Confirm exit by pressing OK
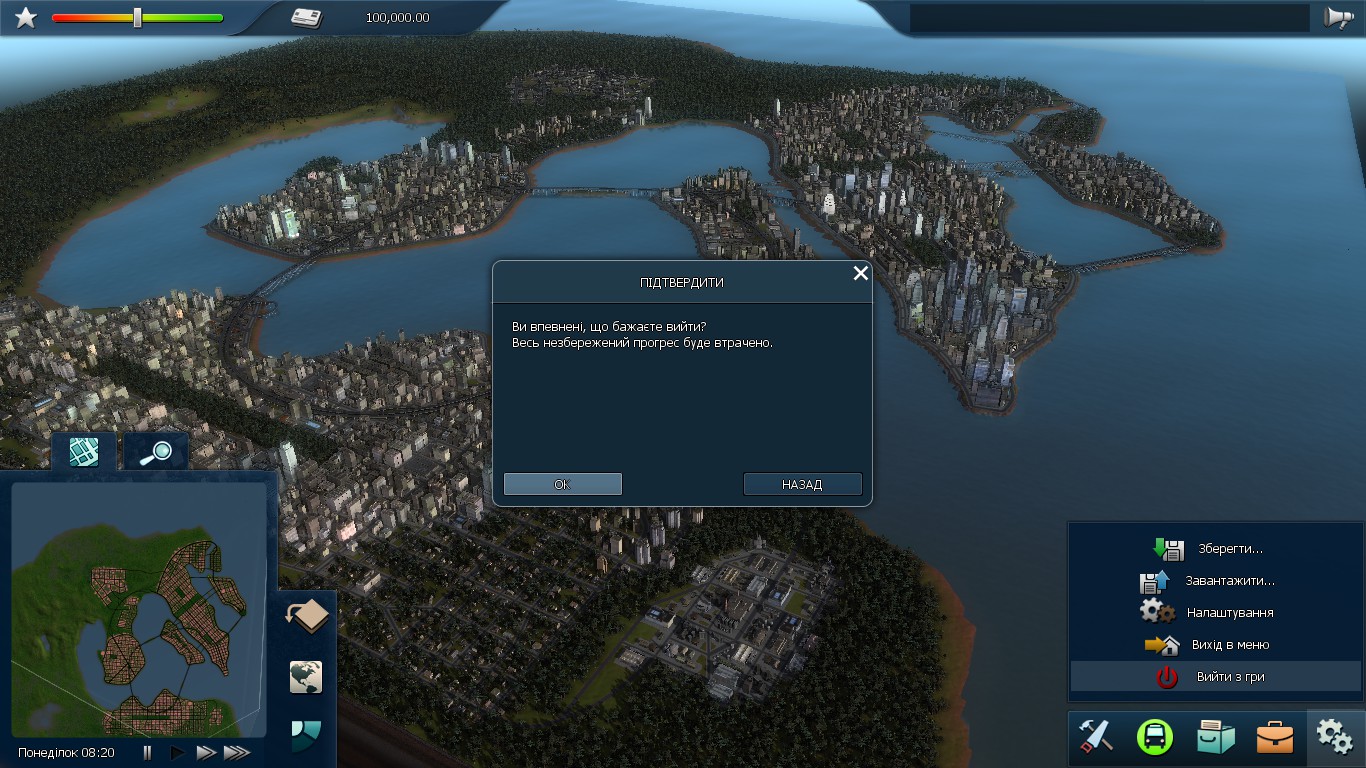 [562, 484]
